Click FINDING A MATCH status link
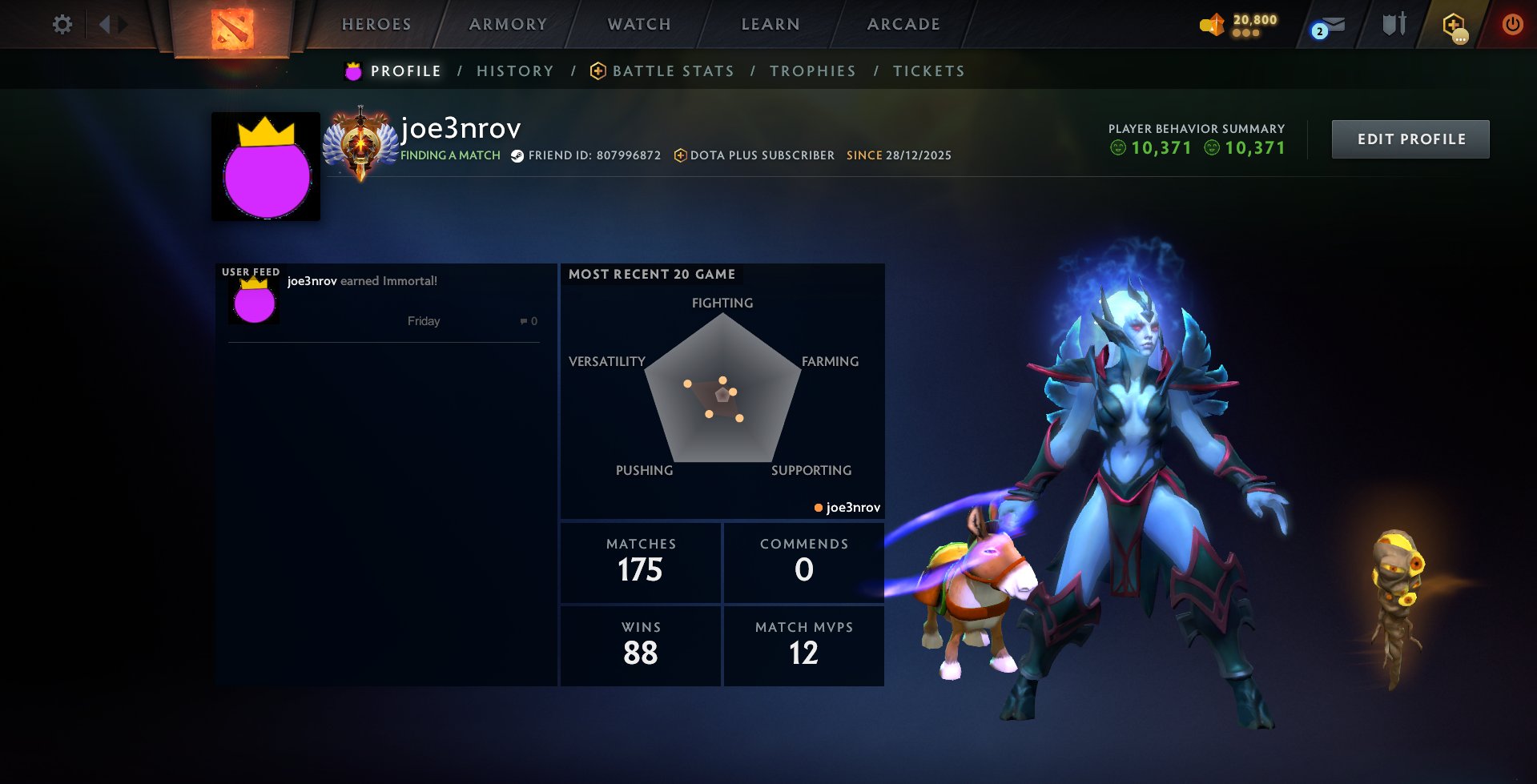Viewport: 1537px width, 784px height. (450, 155)
